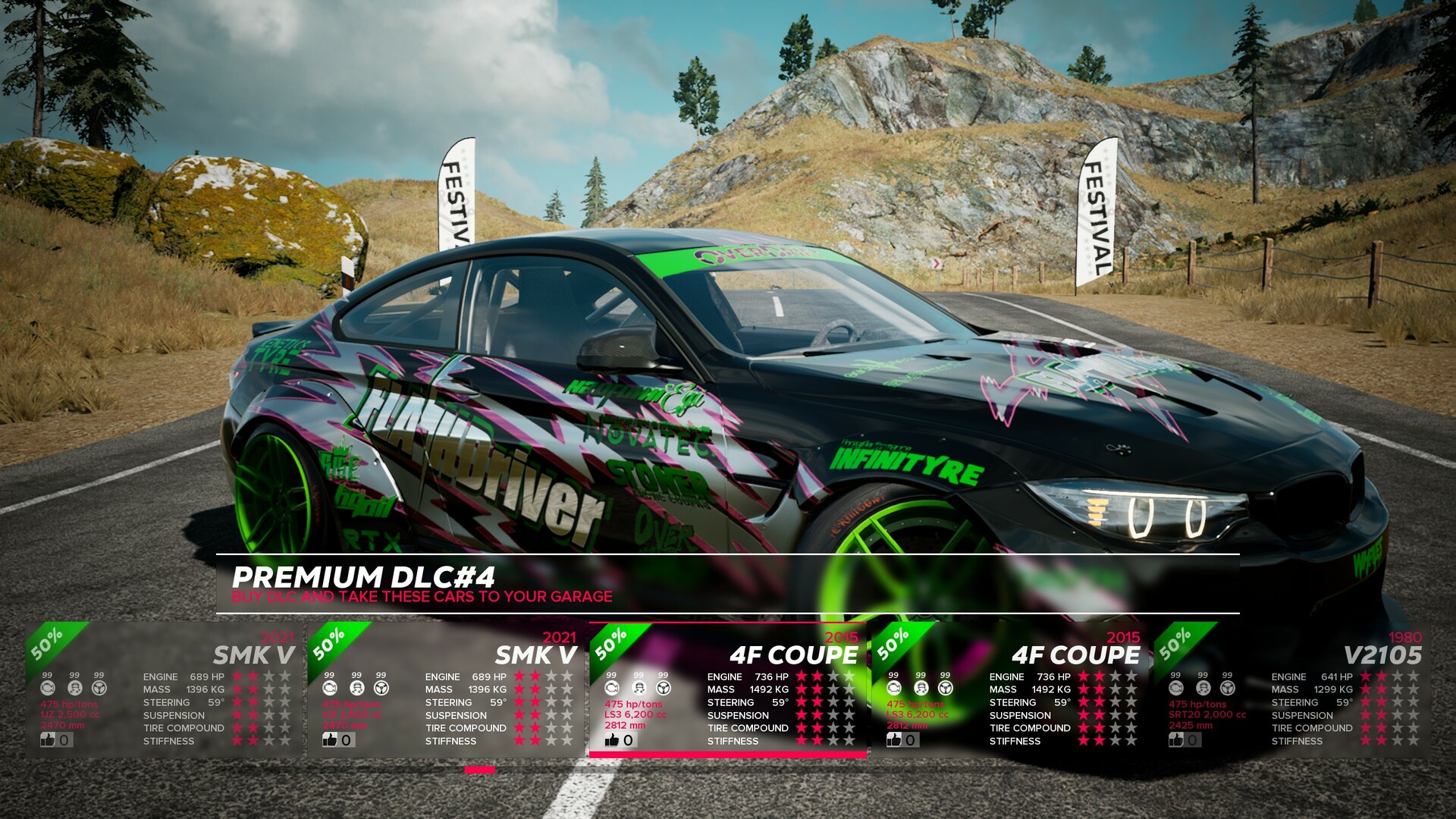This screenshot has width=1456, height=819.
Task: Select the engine icon on the first SMK V card
Action: (x=48, y=689)
